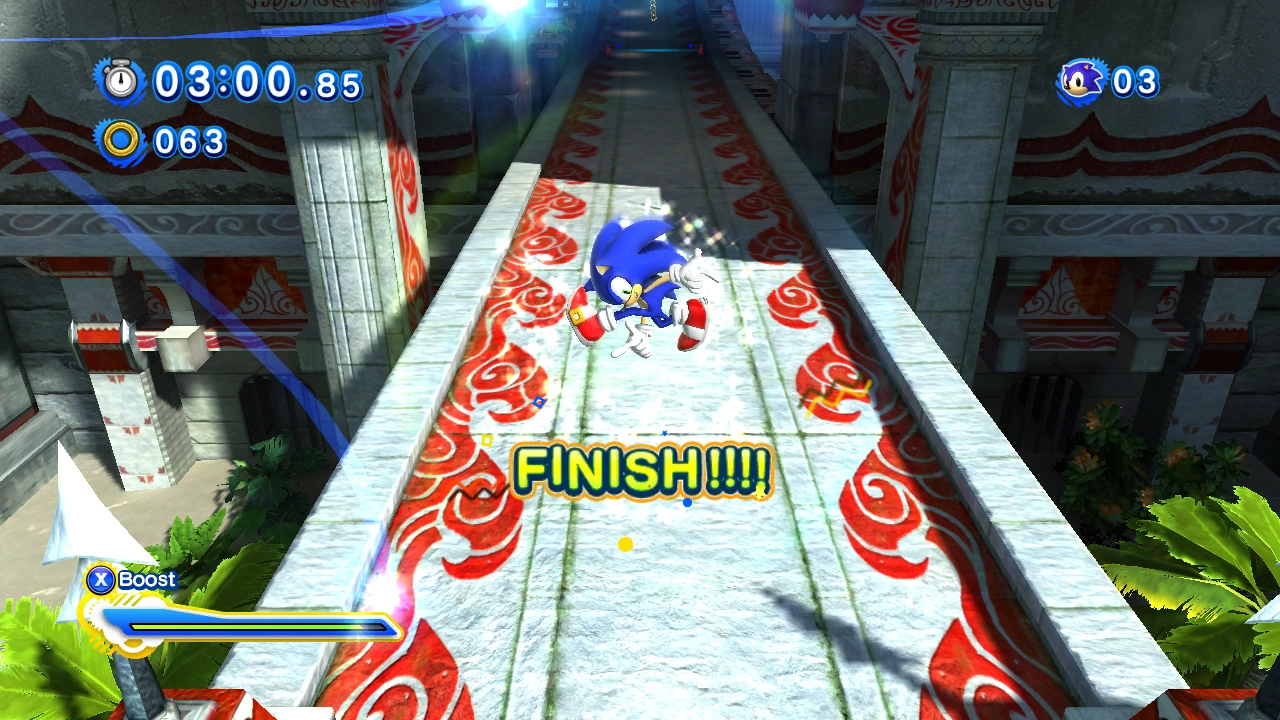Image resolution: width=1280 pixels, height=720 pixels.
Task: Click the gold ring counter icon
Action: 121,140
